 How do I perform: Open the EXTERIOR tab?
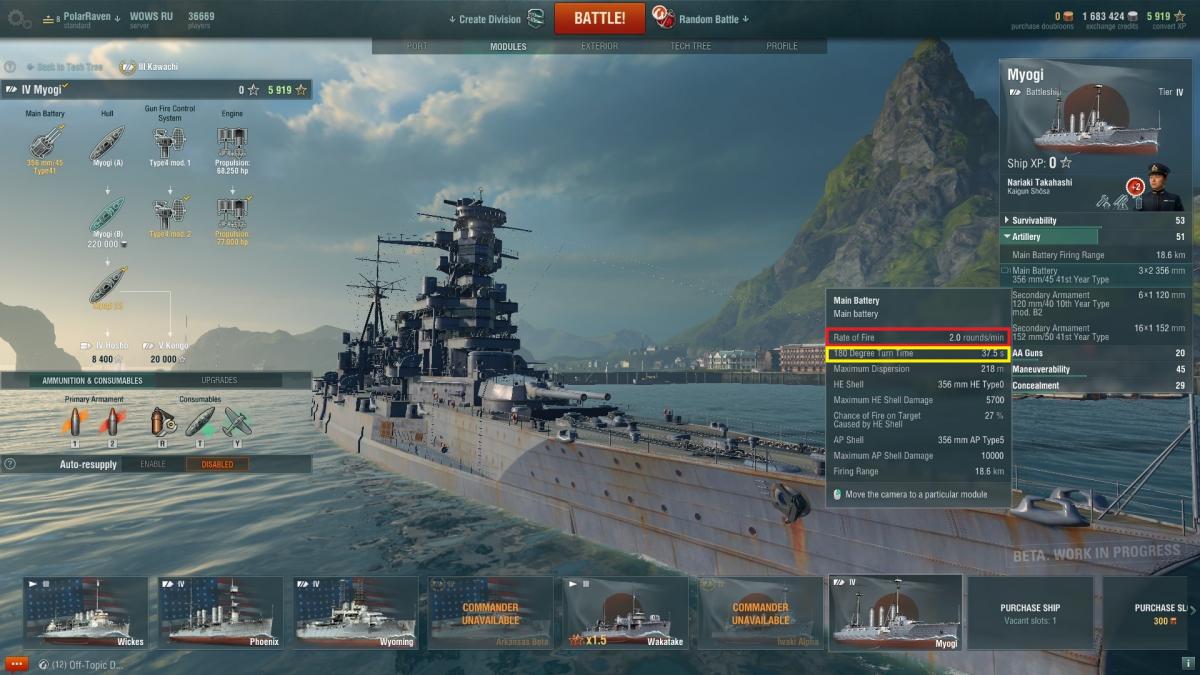[599, 46]
